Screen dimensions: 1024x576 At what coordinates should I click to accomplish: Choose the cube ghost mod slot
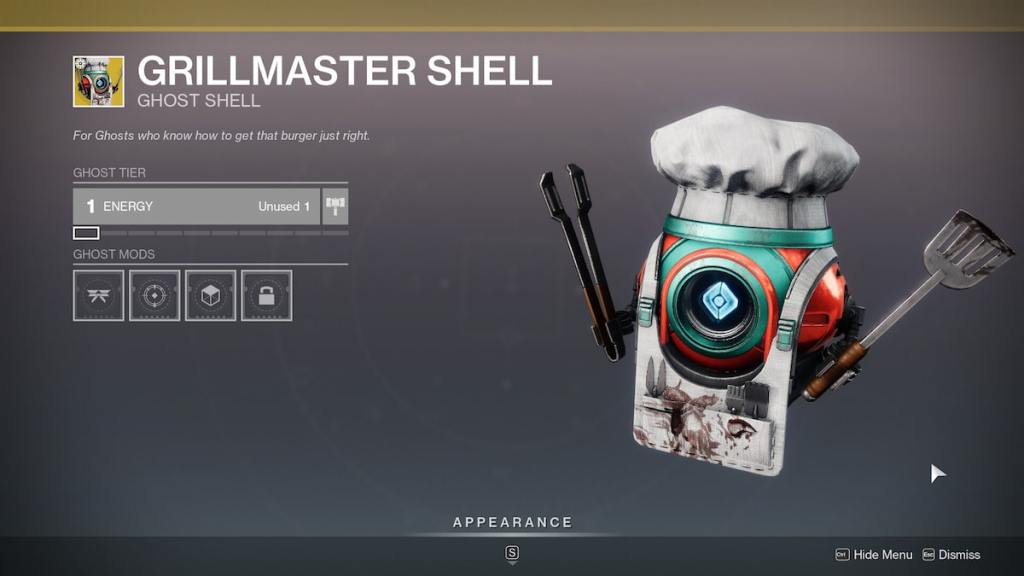coord(210,295)
